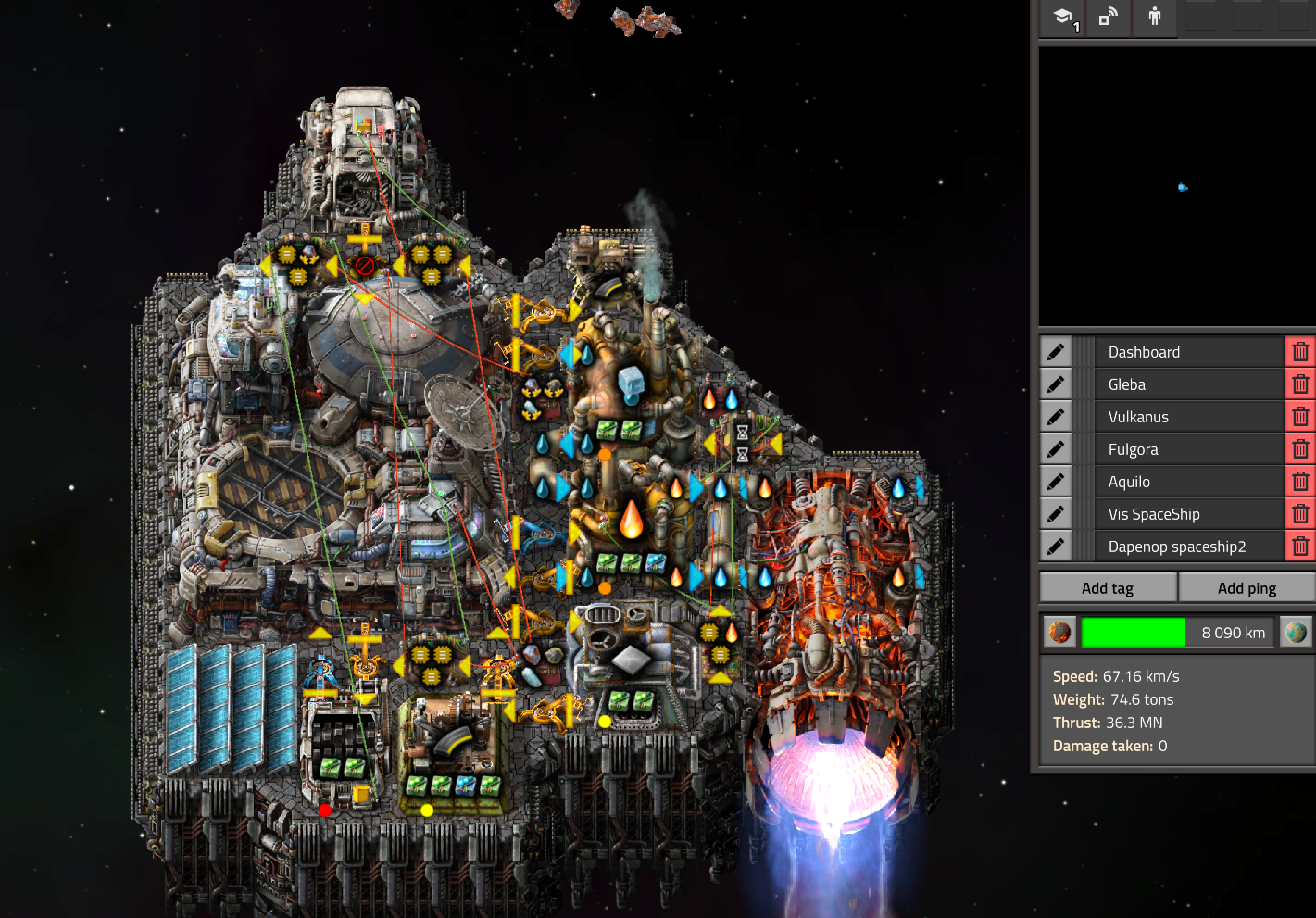Image resolution: width=1316 pixels, height=918 pixels.
Task: Select the character figure shortcut icon
Action: [x=1154, y=18]
